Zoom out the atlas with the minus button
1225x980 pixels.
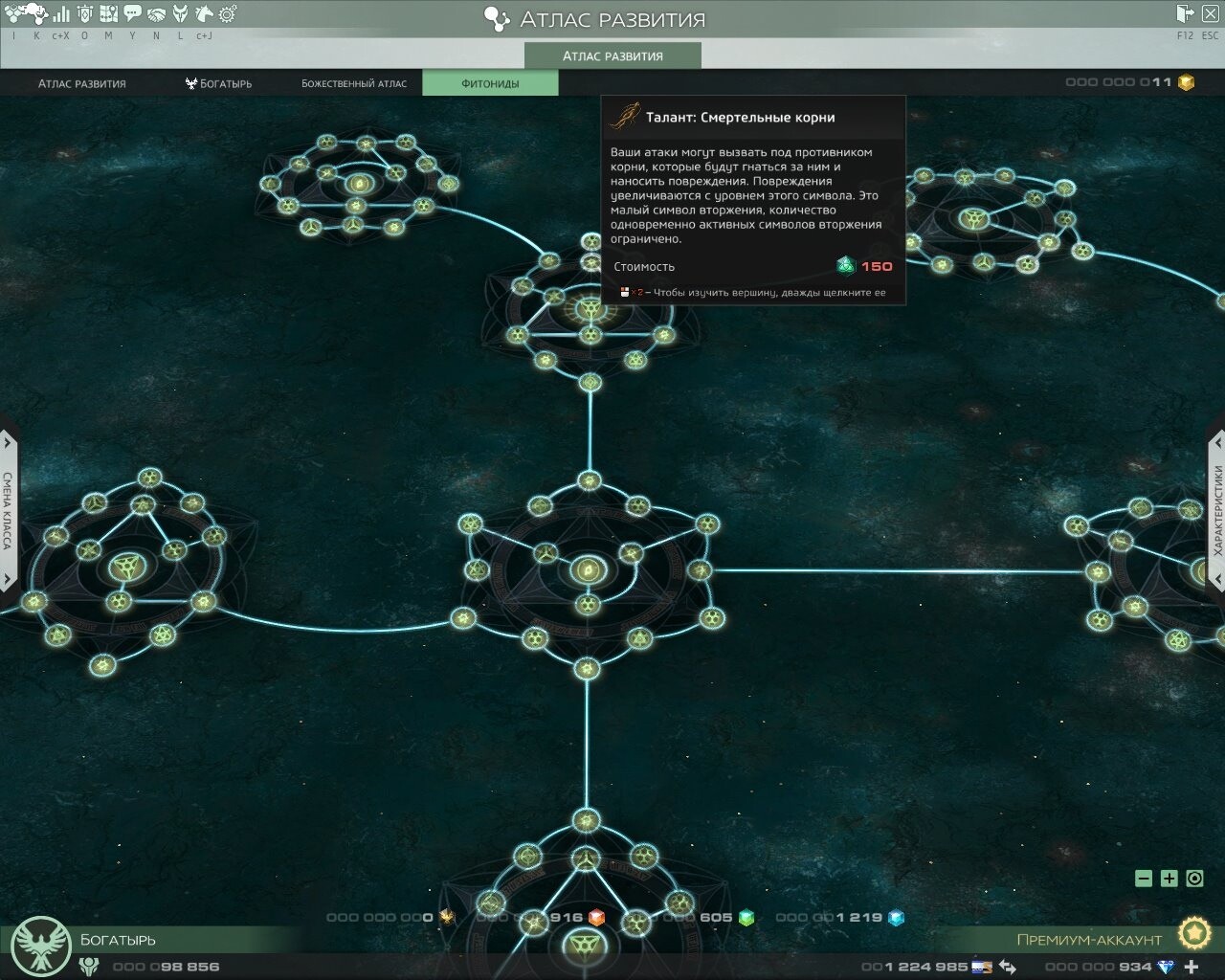(1143, 879)
